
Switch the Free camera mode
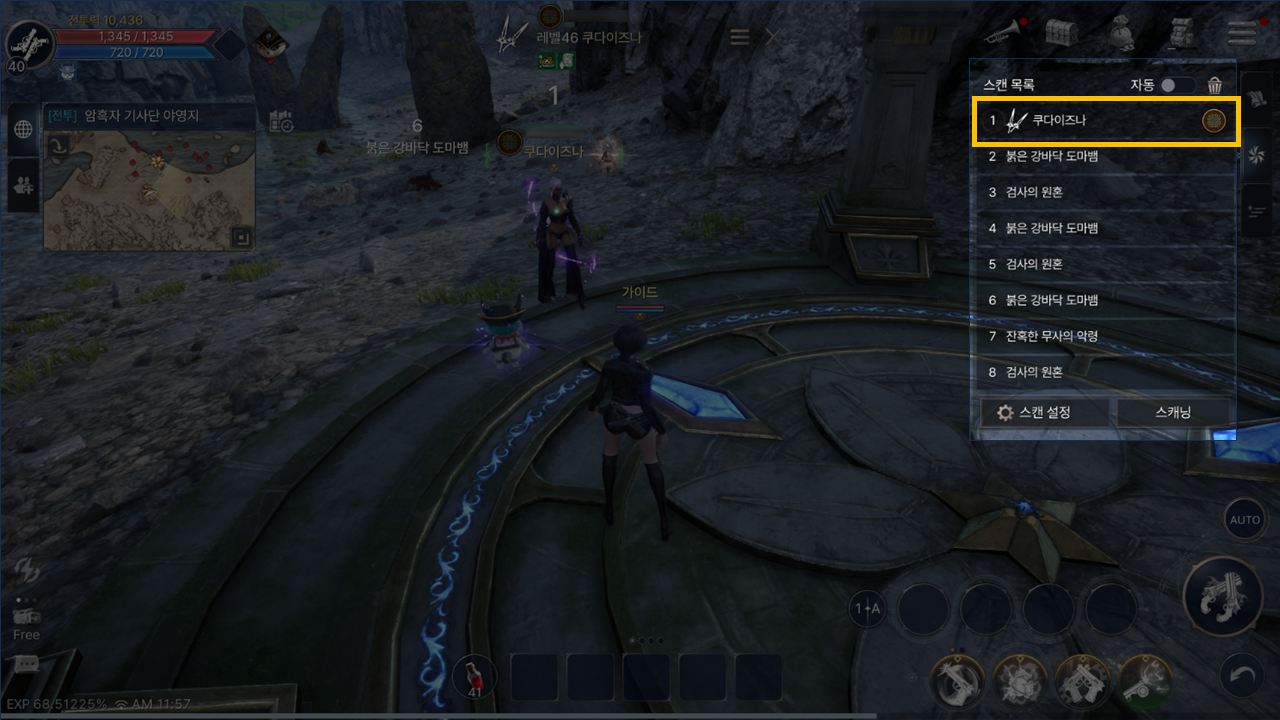(26, 622)
